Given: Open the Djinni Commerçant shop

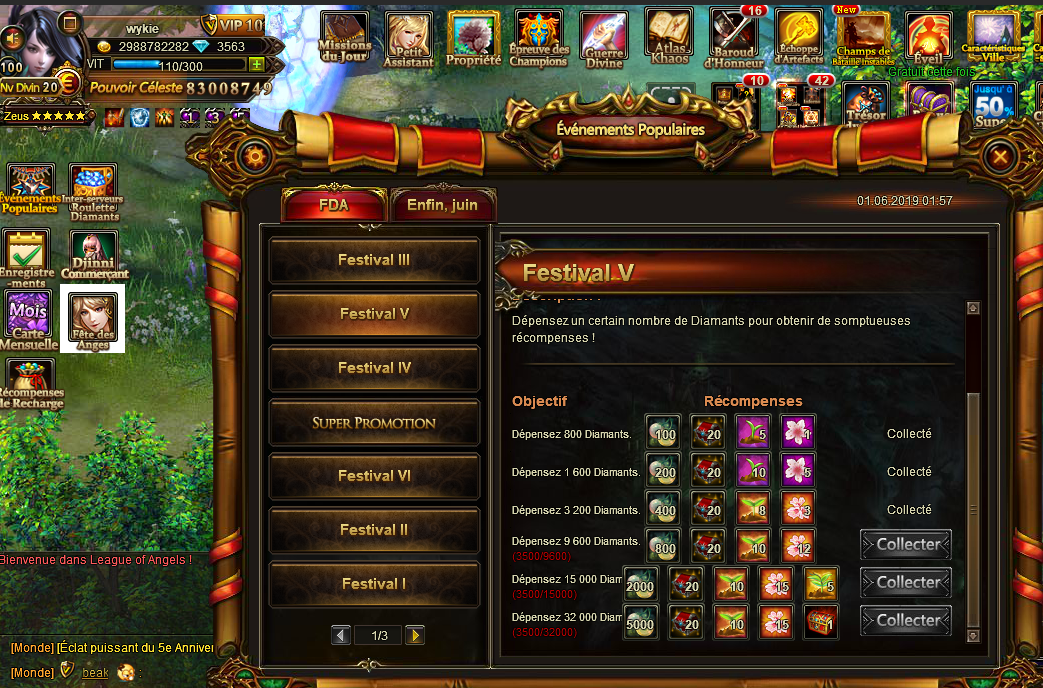Looking at the screenshot, I should tap(93, 255).
